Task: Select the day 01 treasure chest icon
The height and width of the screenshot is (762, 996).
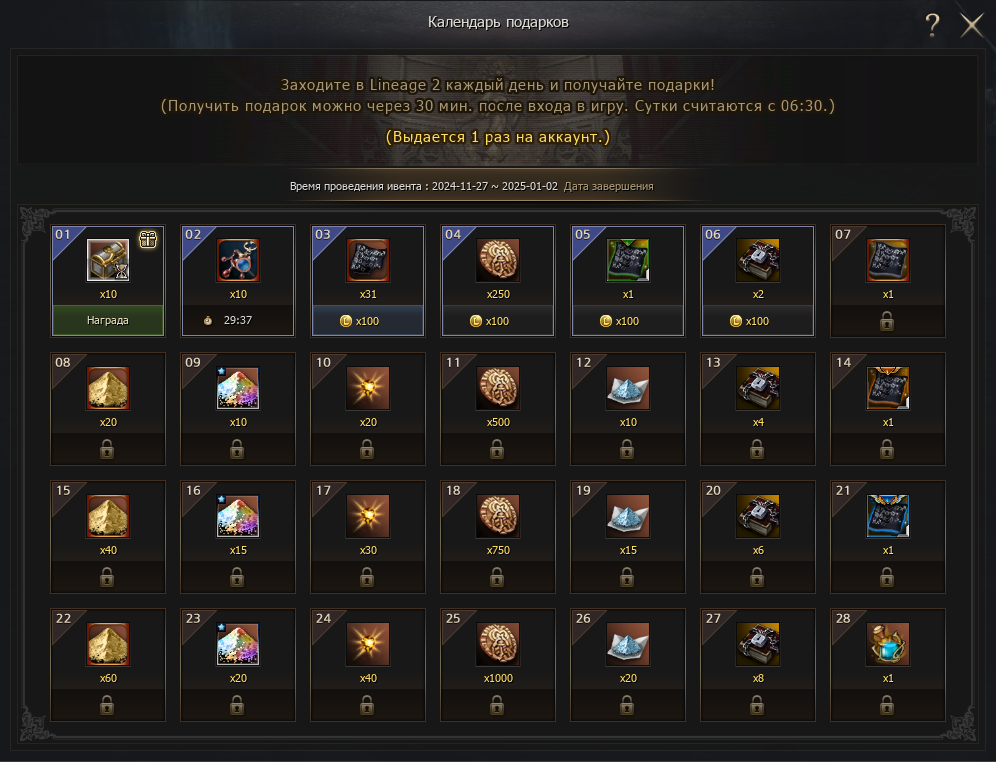Action: coord(108,260)
